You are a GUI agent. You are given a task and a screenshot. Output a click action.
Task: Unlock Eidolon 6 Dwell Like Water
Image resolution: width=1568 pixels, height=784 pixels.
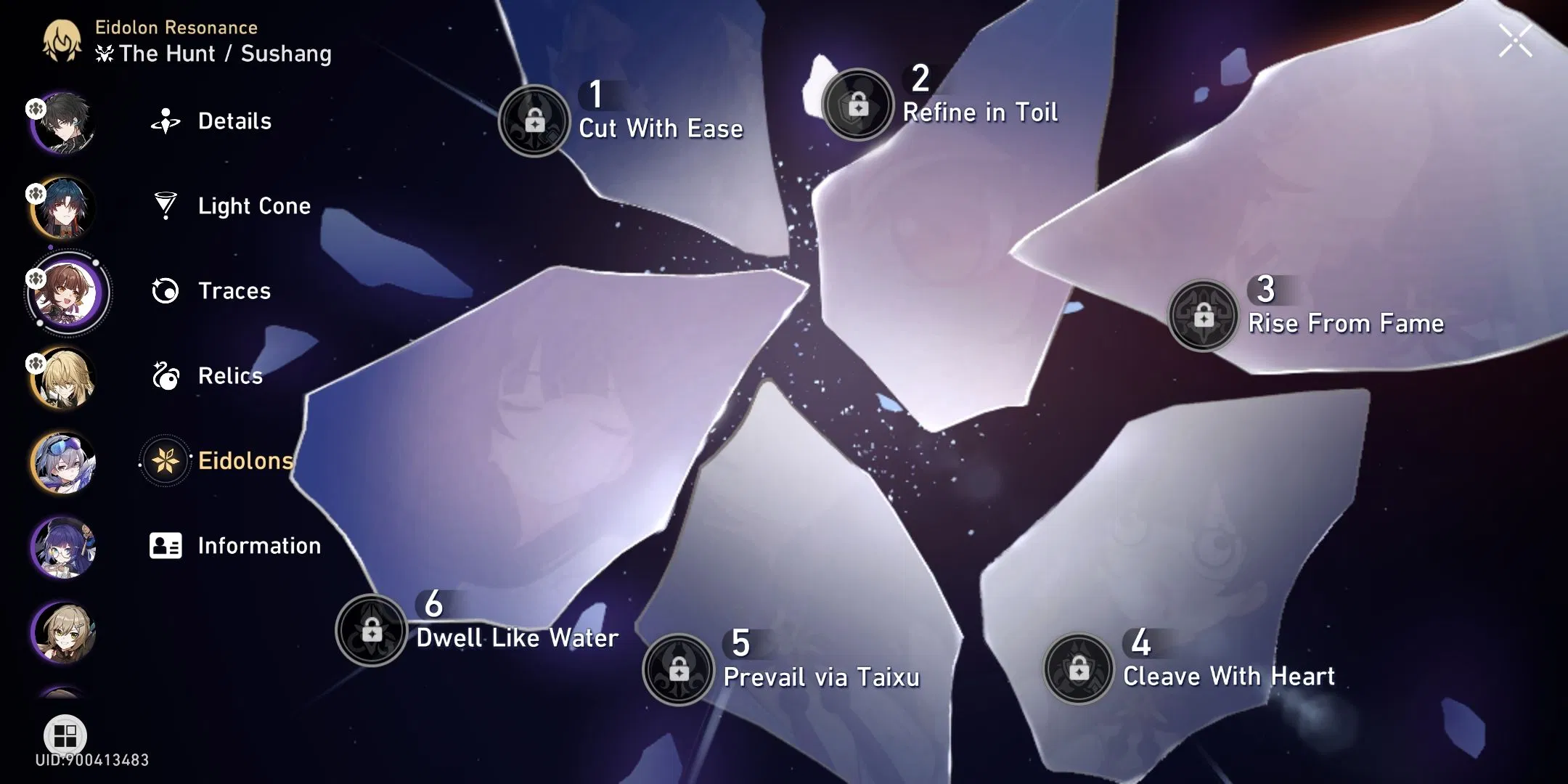(372, 630)
